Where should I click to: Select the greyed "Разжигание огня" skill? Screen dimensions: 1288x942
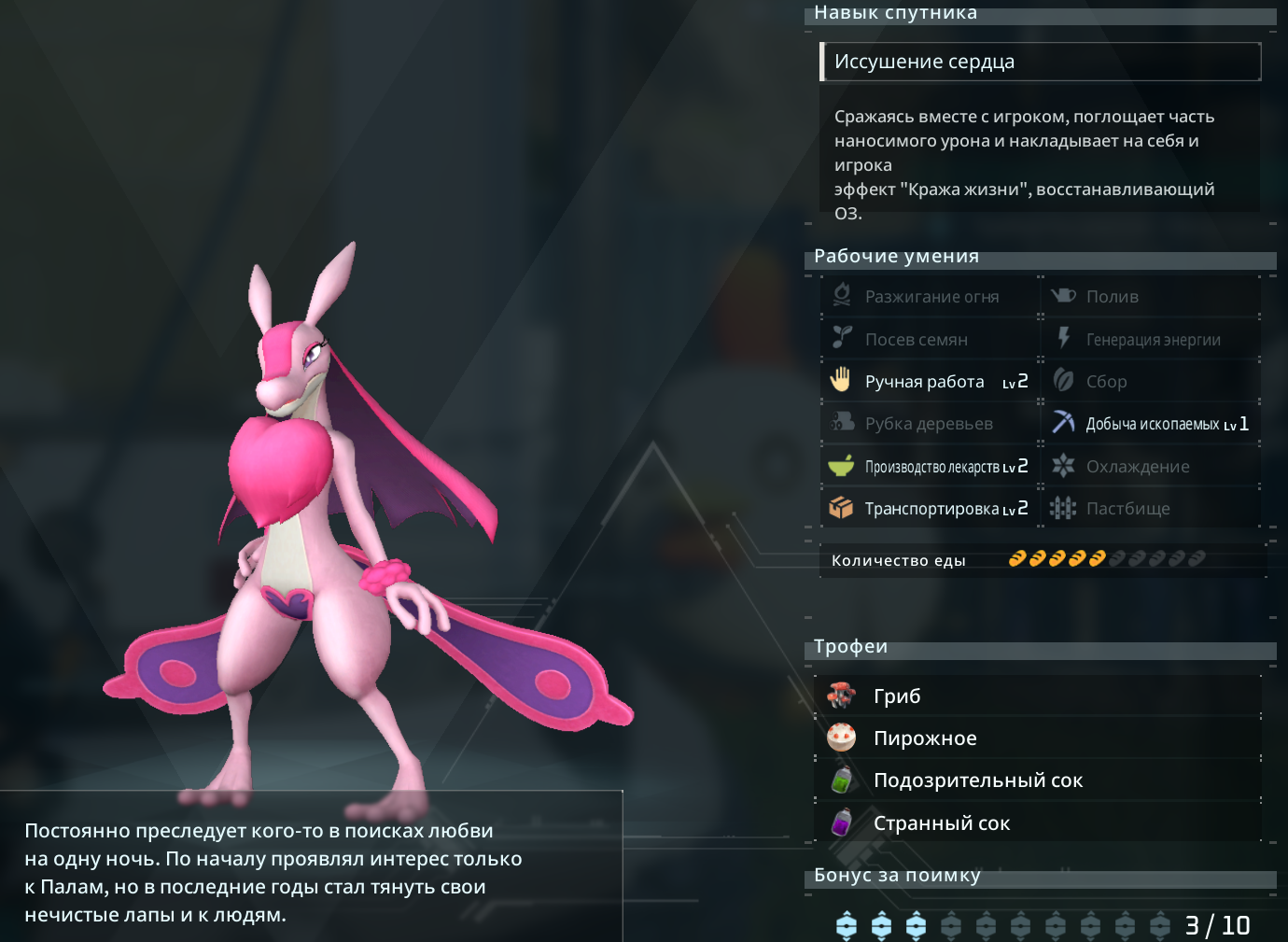(930, 297)
